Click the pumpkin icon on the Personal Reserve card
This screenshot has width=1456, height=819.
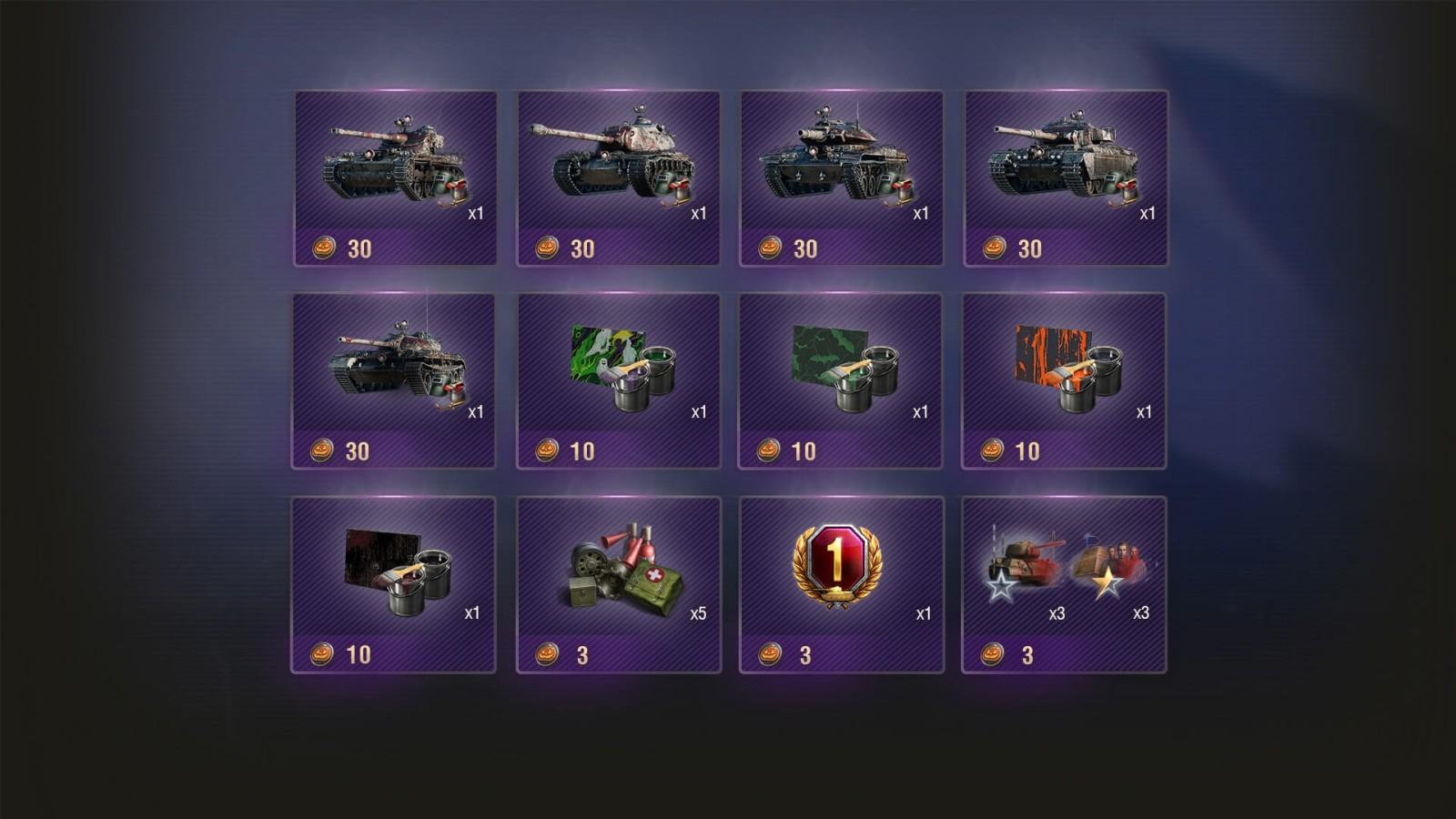pyautogui.click(x=770, y=652)
